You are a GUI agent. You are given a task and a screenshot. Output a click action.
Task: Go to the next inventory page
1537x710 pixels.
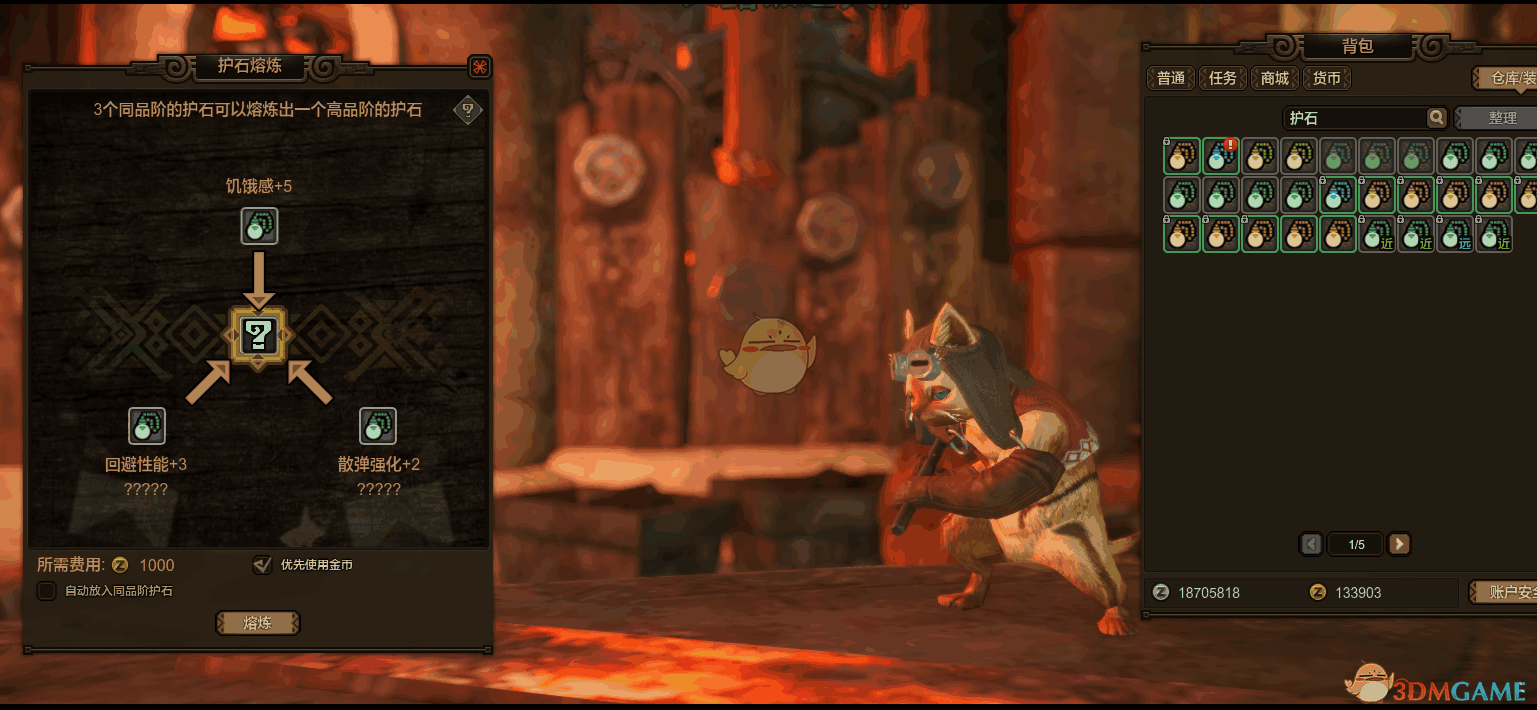pyautogui.click(x=1400, y=544)
